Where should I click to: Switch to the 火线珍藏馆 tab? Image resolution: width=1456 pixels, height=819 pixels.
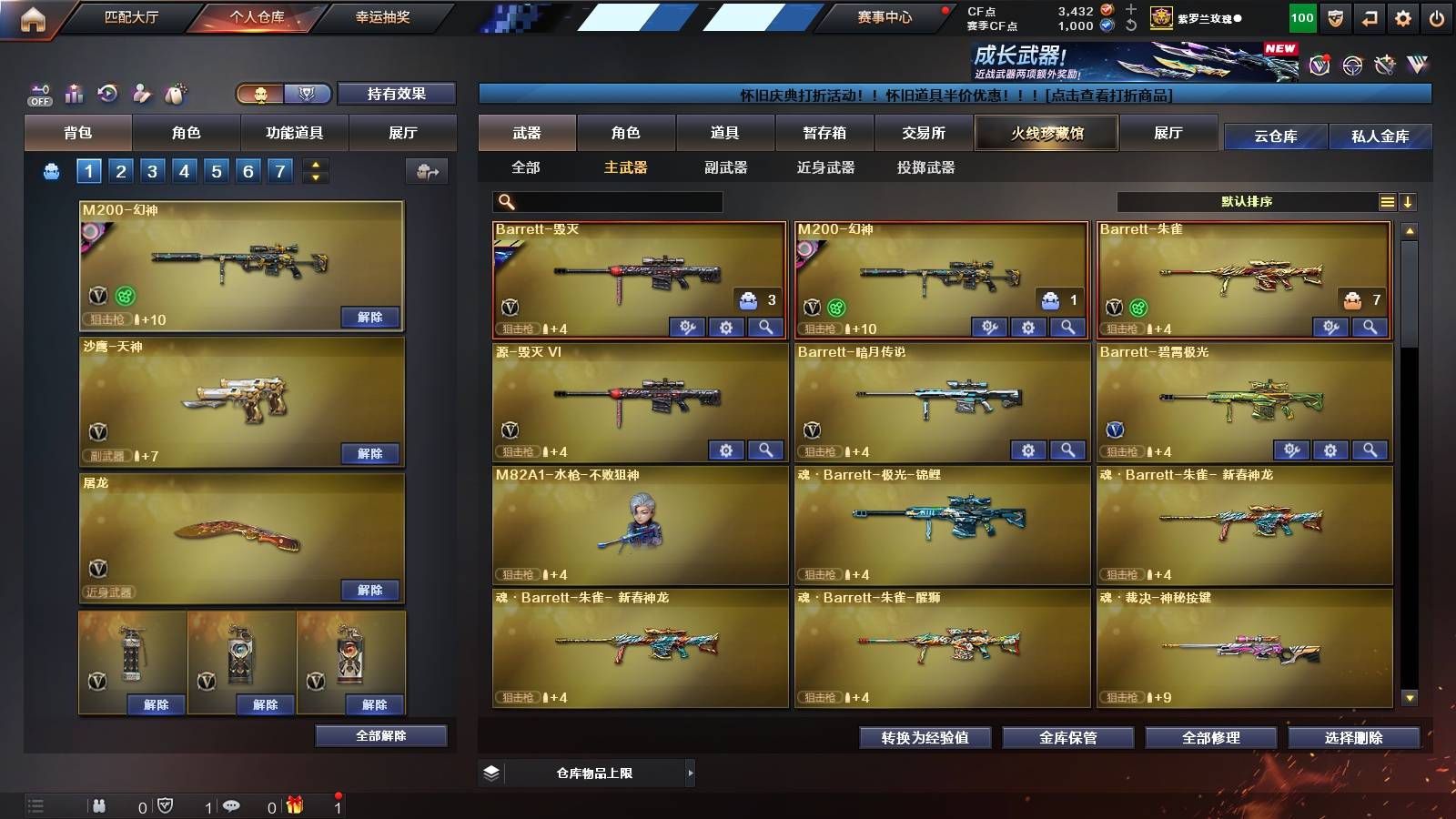[1045, 133]
